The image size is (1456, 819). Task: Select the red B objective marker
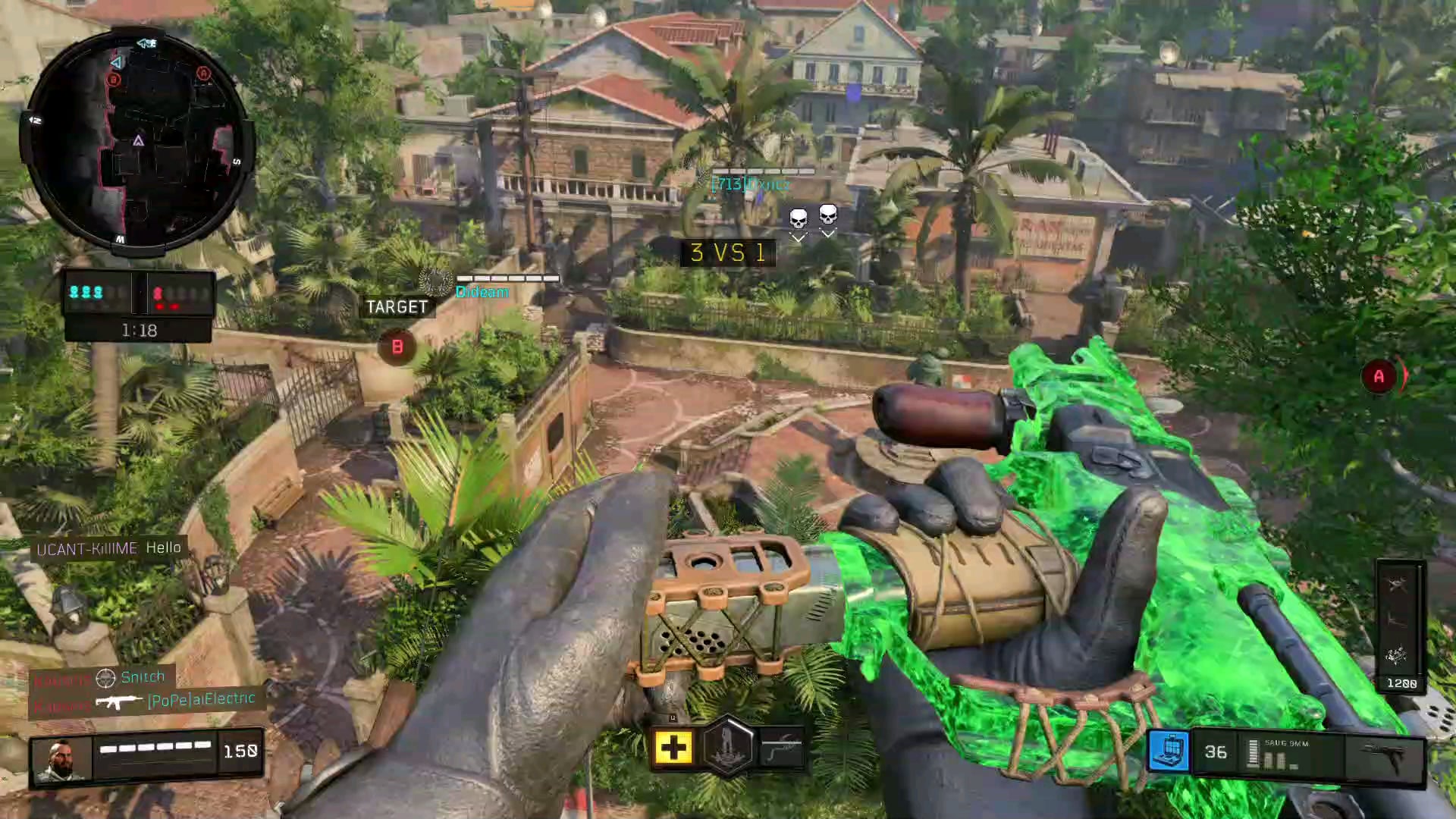(397, 347)
